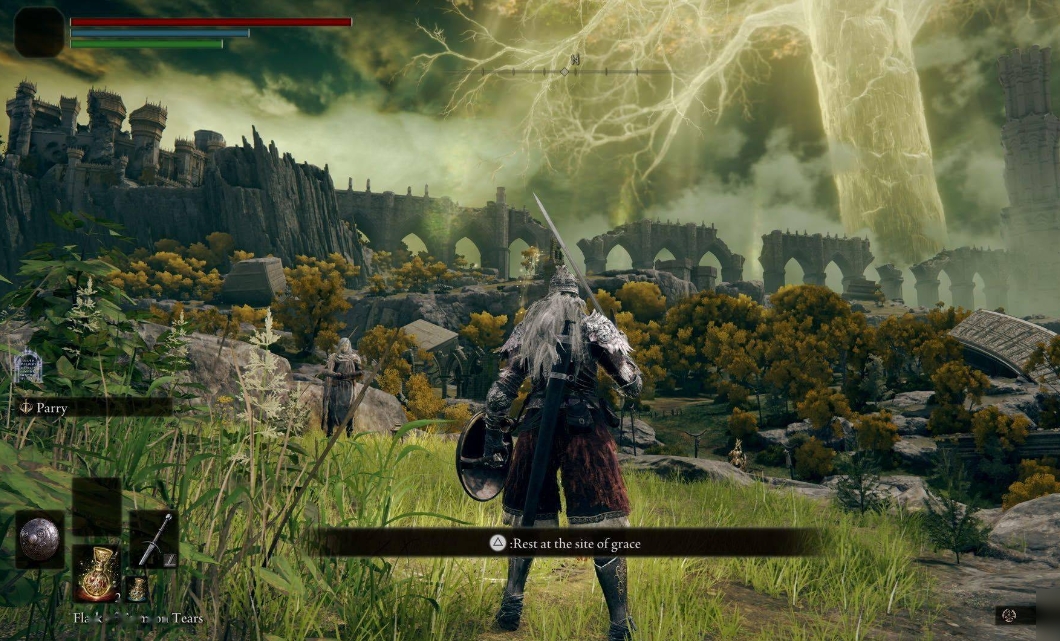Select the round shield equipment slot
Viewport: 1060px width, 641px height.
click(40, 539)
